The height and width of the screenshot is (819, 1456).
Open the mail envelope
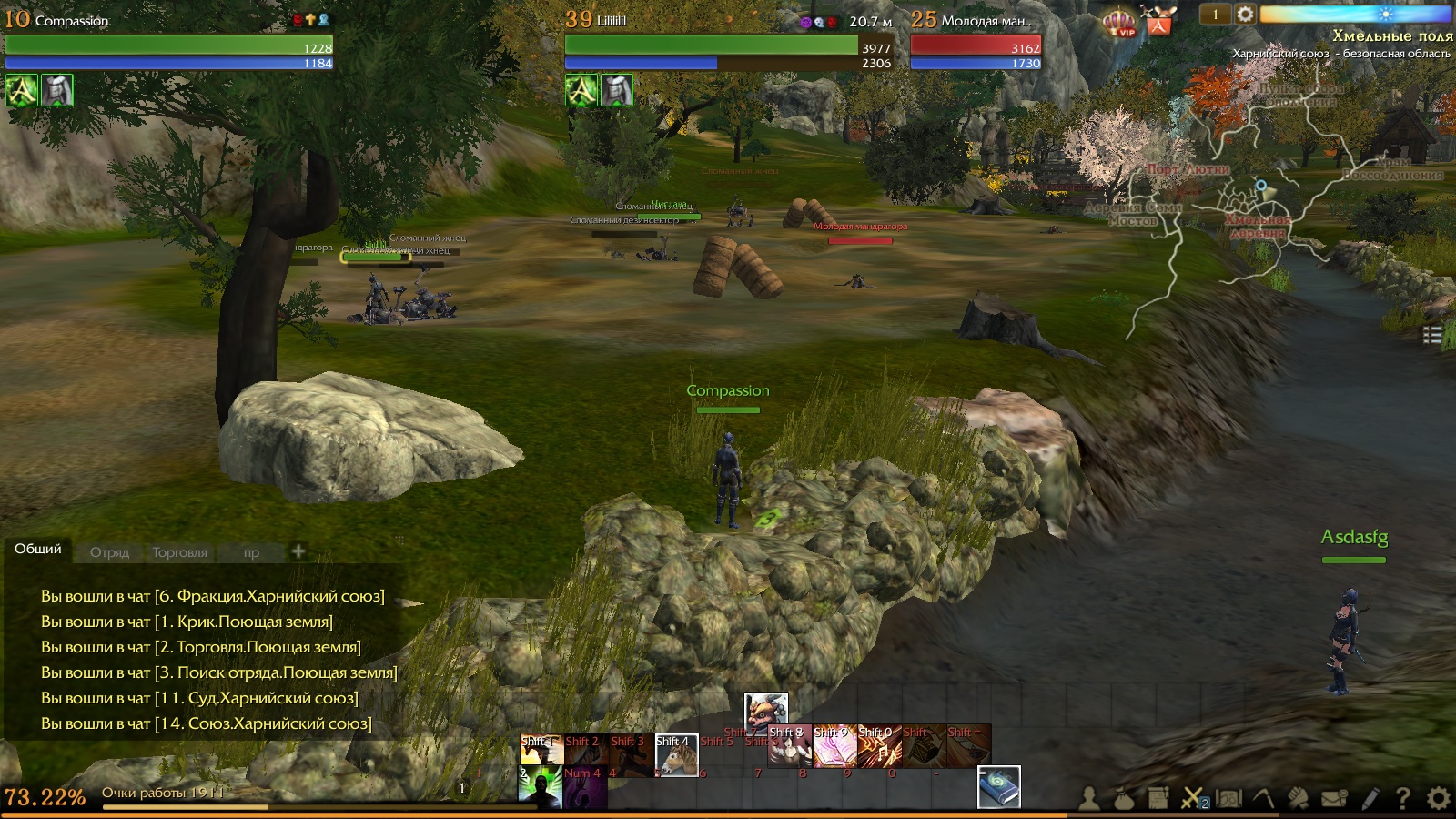pyautogui.click(x=1334, y=799)
